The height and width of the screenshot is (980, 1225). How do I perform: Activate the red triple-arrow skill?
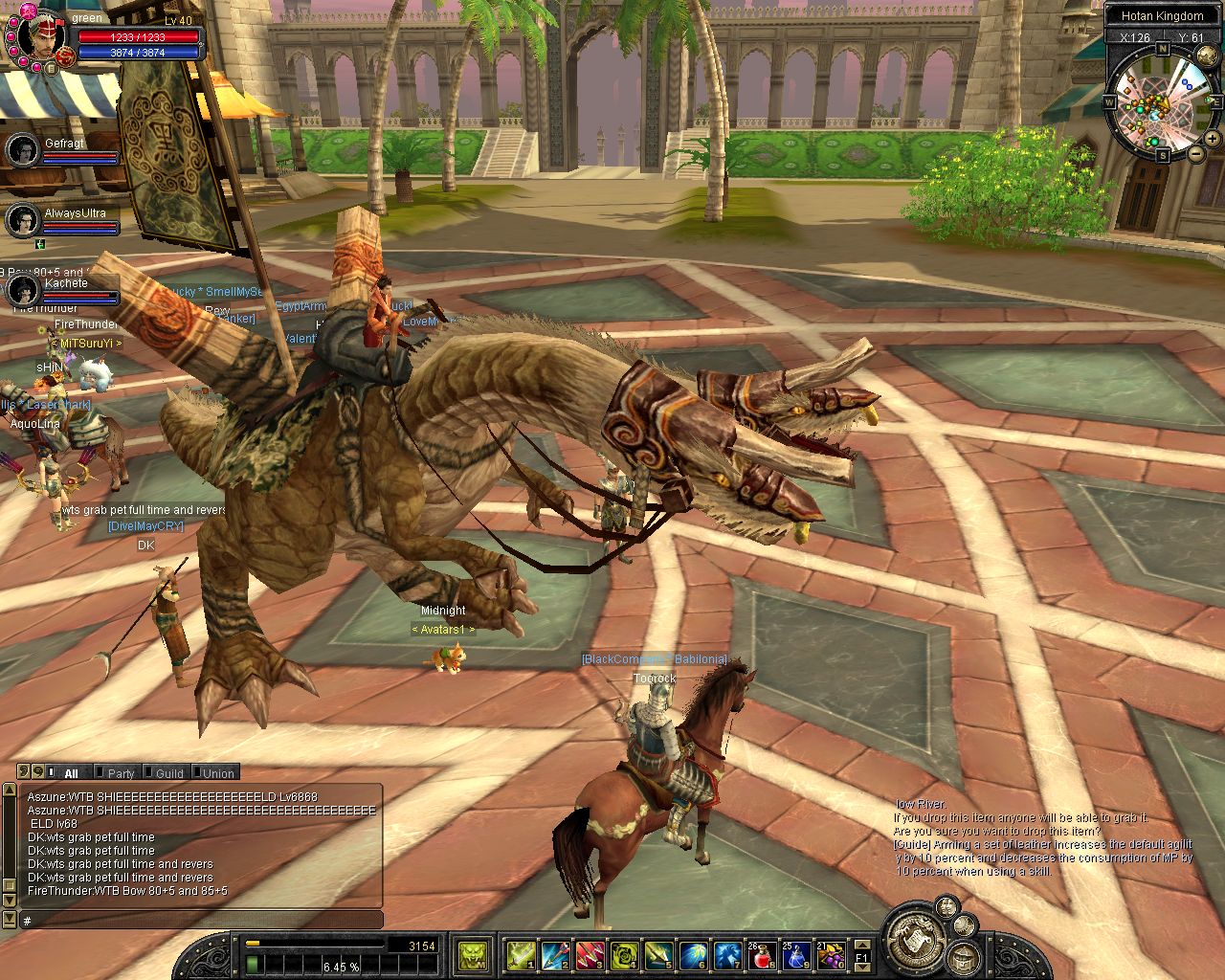590,954
